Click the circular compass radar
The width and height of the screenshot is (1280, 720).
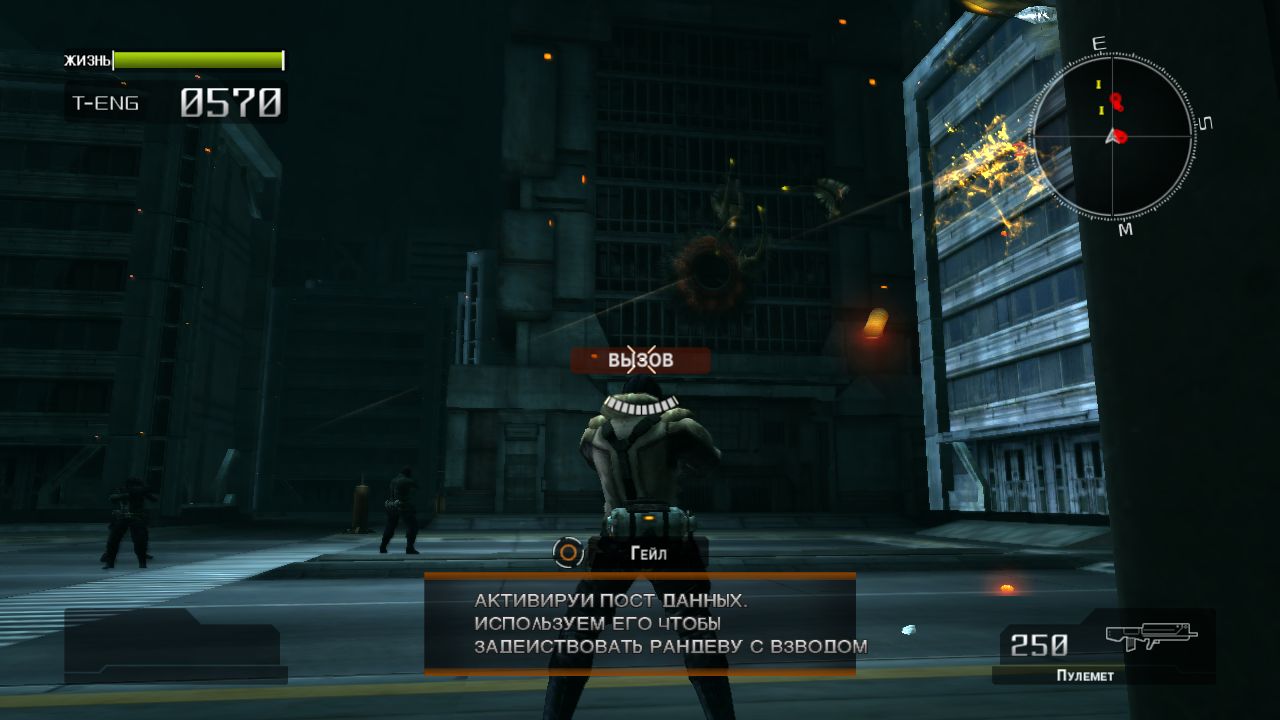[x=1111, y=137]
